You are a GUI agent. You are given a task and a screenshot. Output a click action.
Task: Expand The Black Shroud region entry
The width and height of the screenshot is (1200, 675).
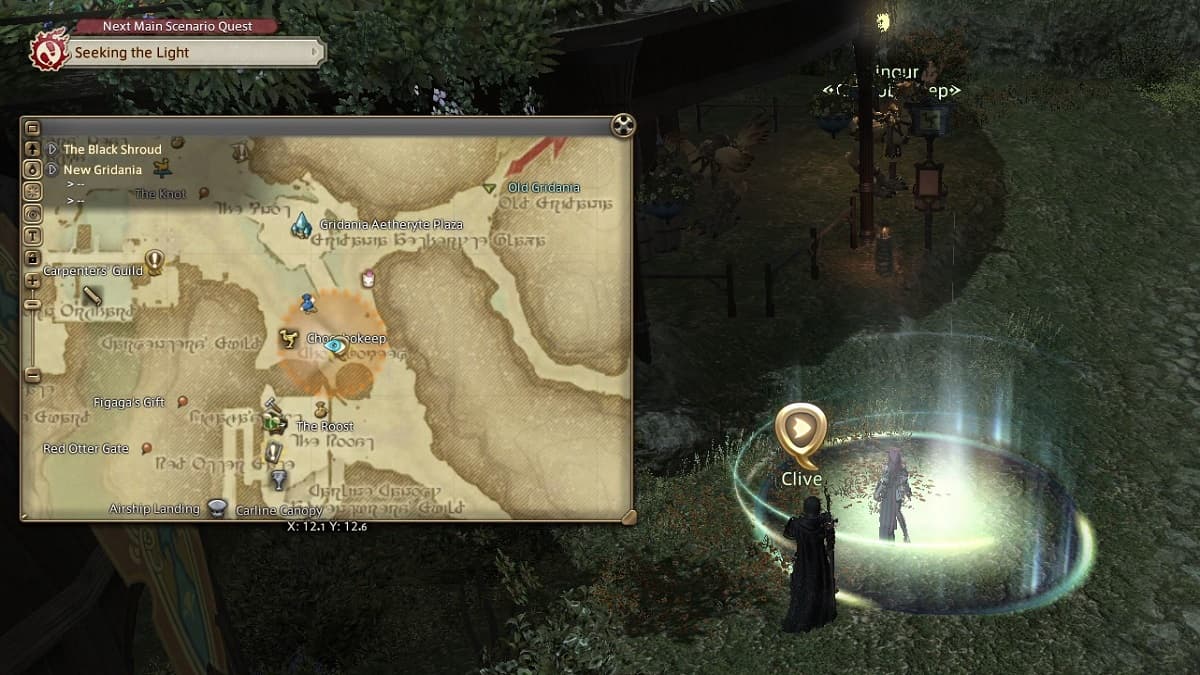(53, 150)
